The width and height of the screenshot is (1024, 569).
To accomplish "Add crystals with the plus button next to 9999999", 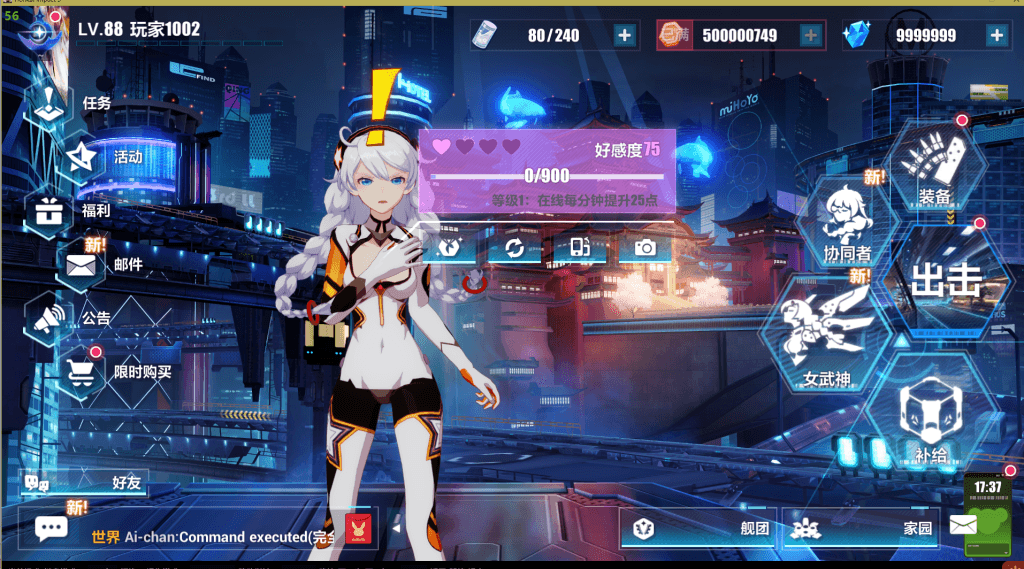I will pos(996,36).
